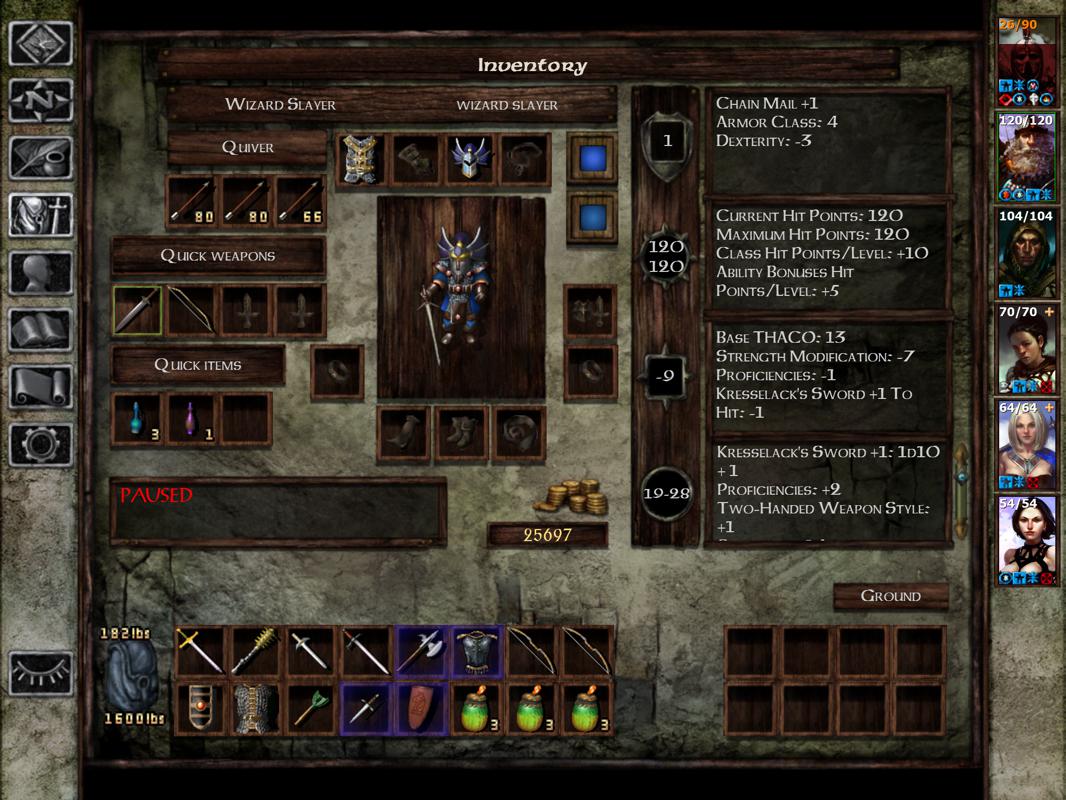This screenshot has width=1066, height=800.
Task: Select the blonde party member portrait
Action: tap(1027, 441)
